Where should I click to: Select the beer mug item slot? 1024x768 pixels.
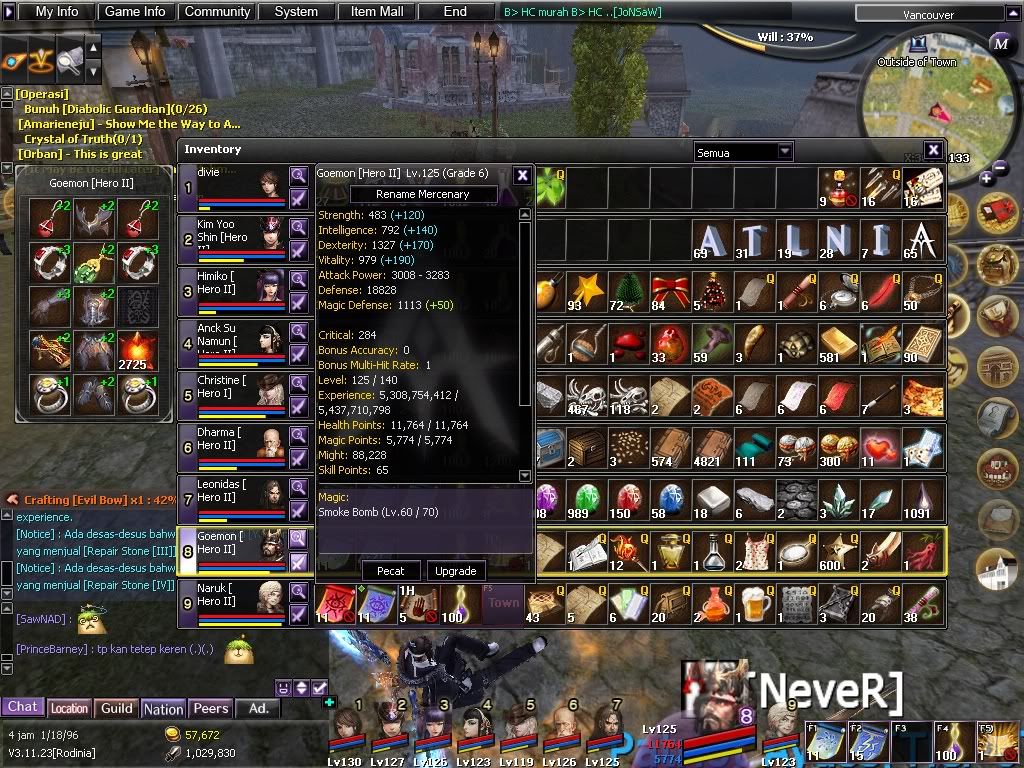756,603
